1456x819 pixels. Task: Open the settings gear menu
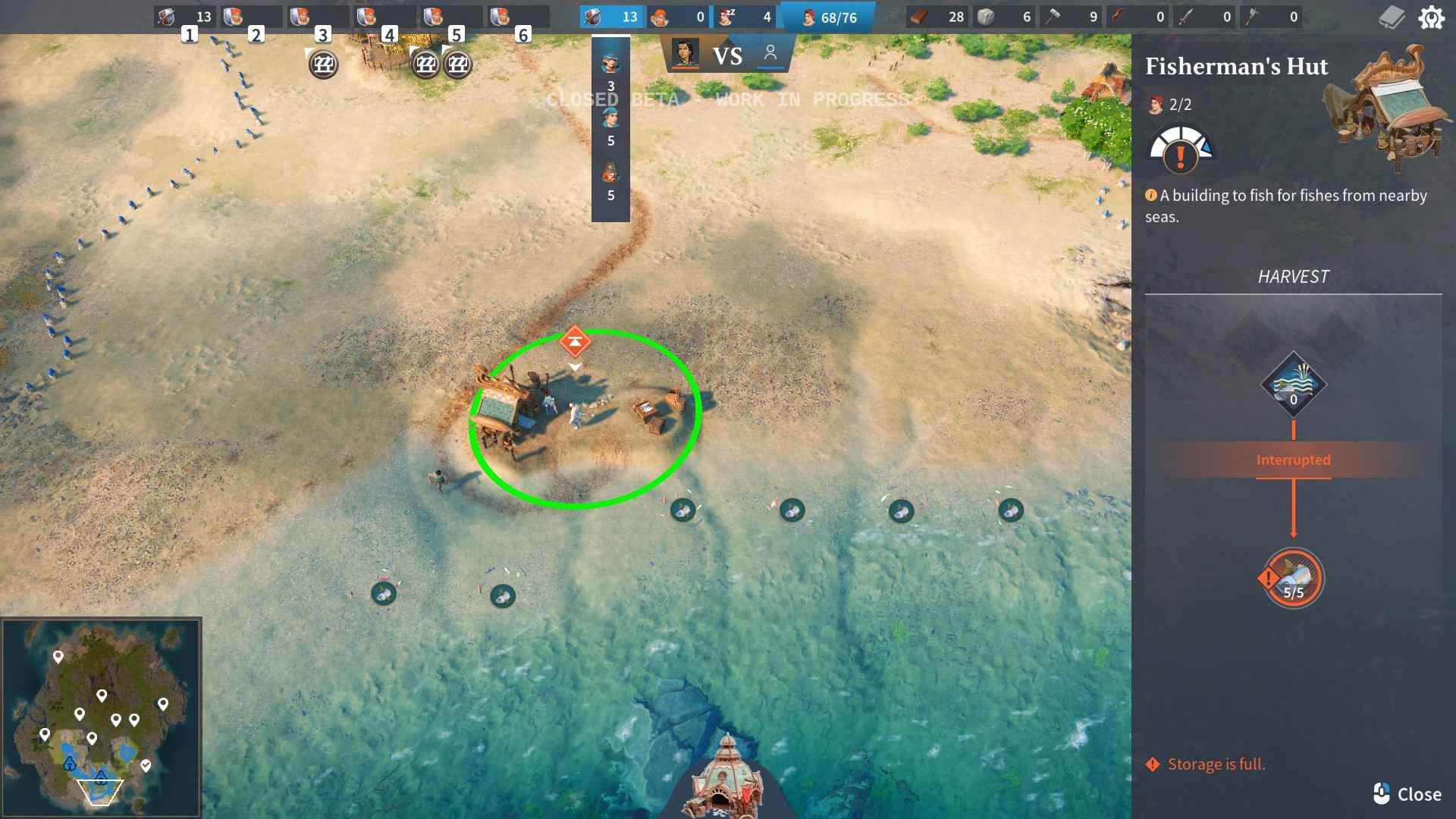[1431, 17]
